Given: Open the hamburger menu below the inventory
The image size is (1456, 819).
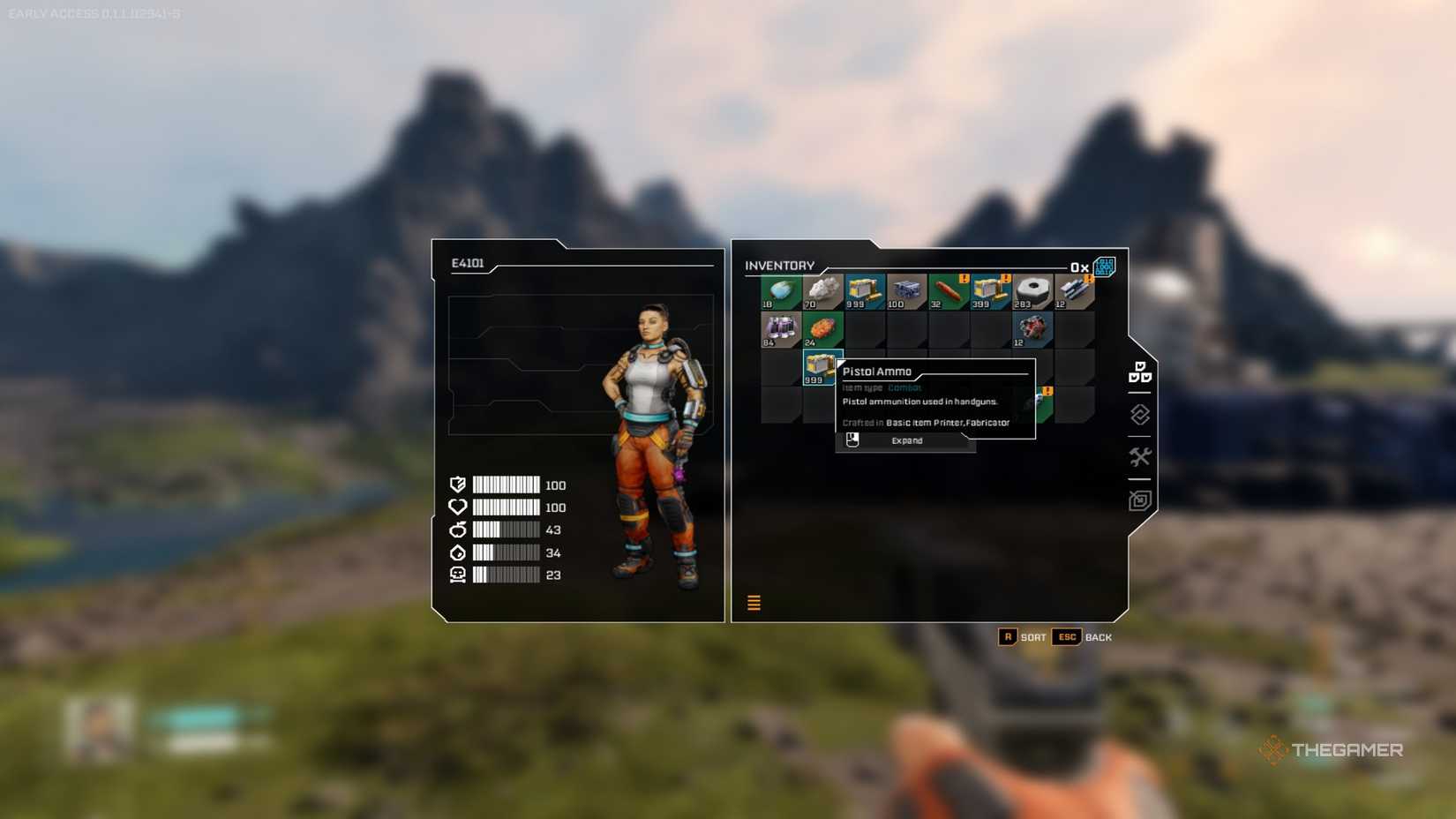Looking at the screenshot, I should point(754,602).
